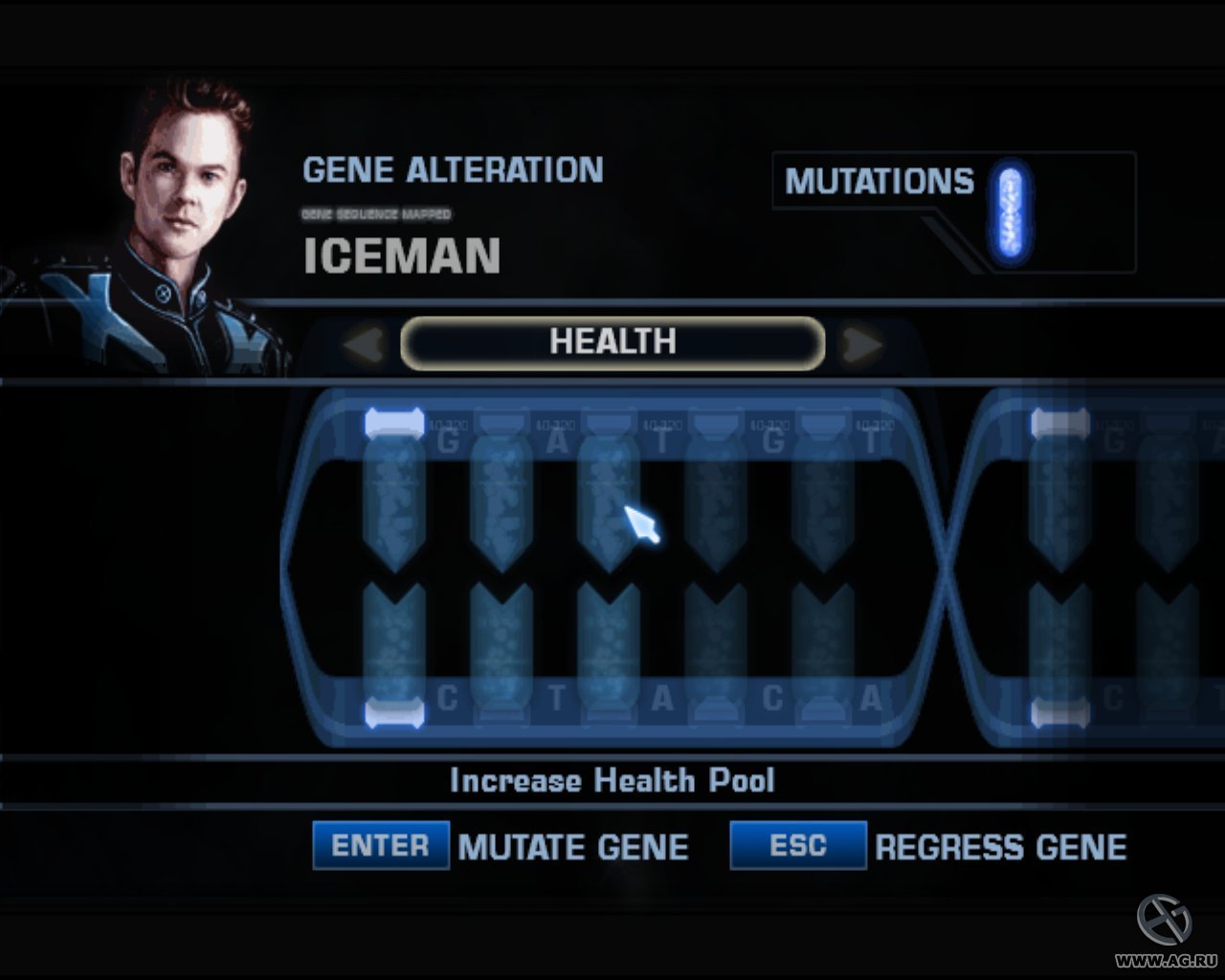This screenshot has width=1225, height=980.
Task: Select the HEALTH category header
Action: tap(612, 342)
